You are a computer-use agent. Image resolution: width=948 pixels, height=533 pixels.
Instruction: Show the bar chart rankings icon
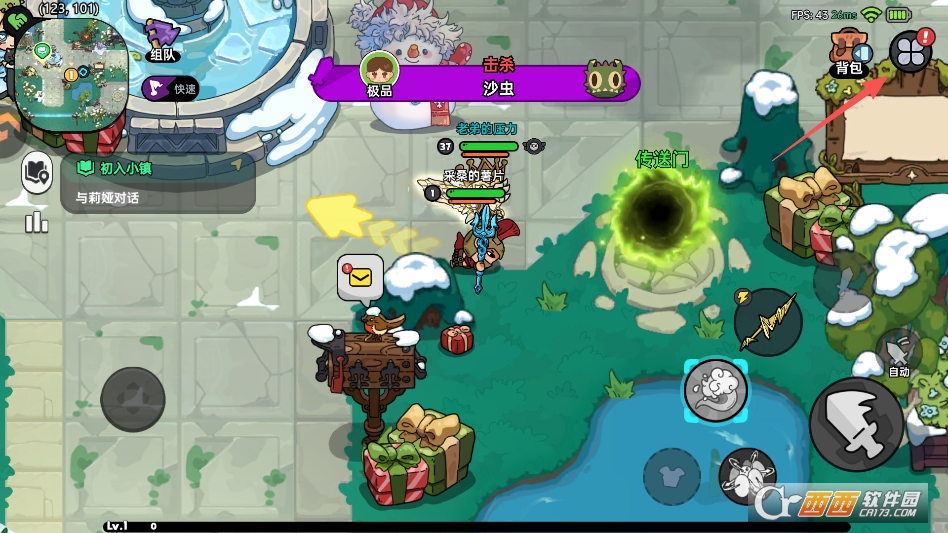coord(37,221)
